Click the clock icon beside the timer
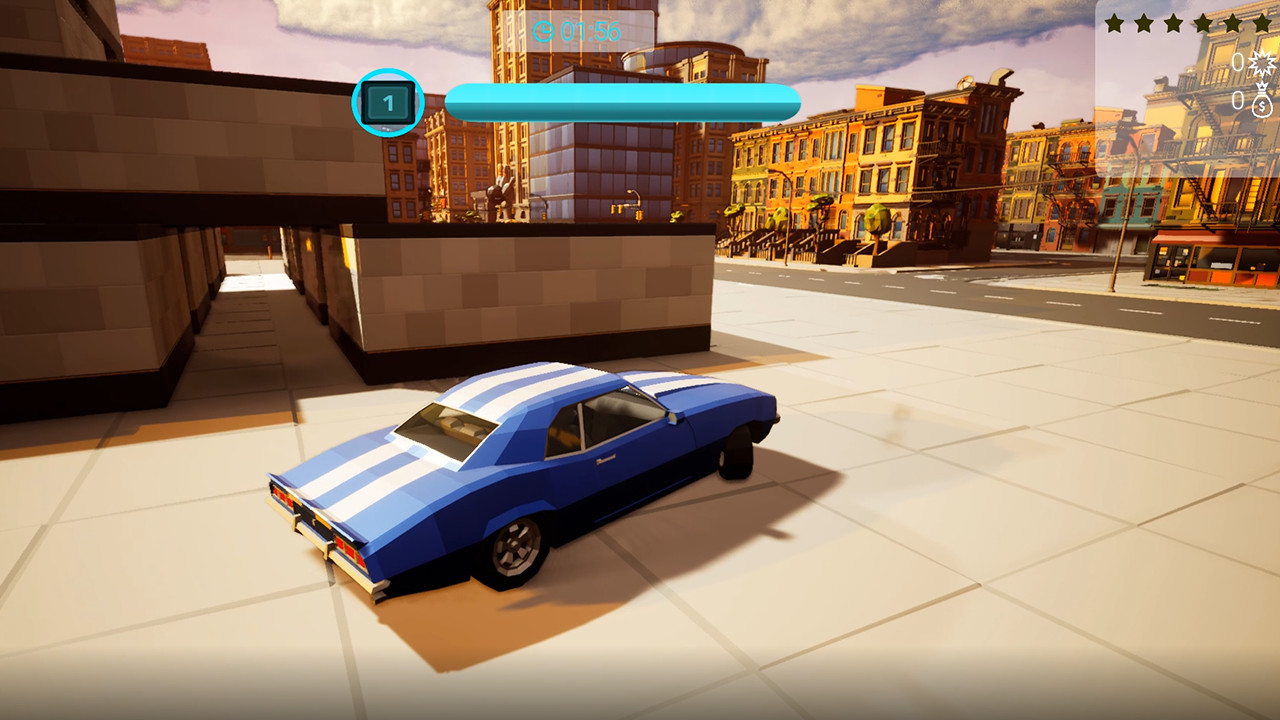 545,33
